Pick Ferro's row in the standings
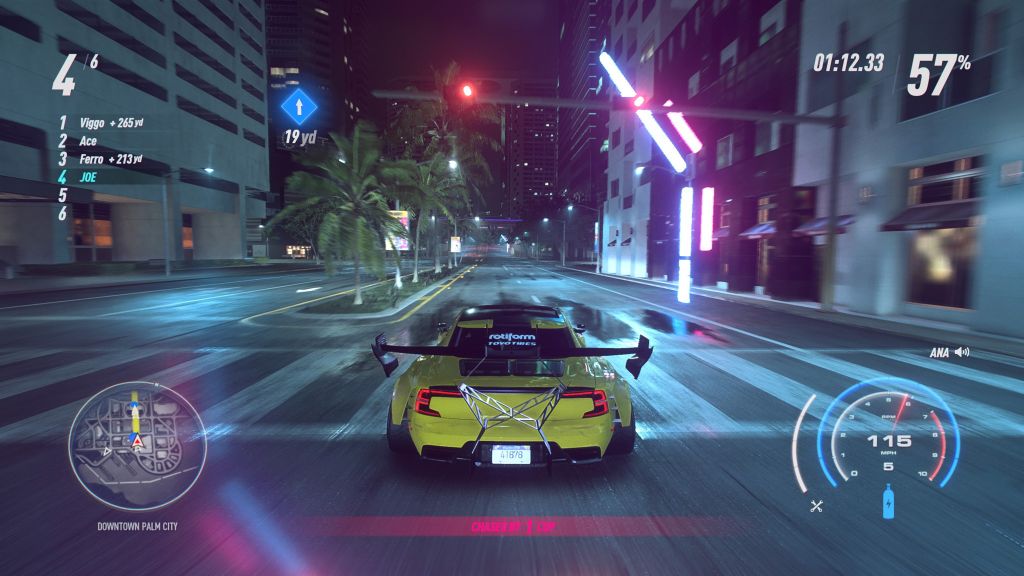Image resolution: width=1024 pixels, height=576 pixels. point(96,159)
